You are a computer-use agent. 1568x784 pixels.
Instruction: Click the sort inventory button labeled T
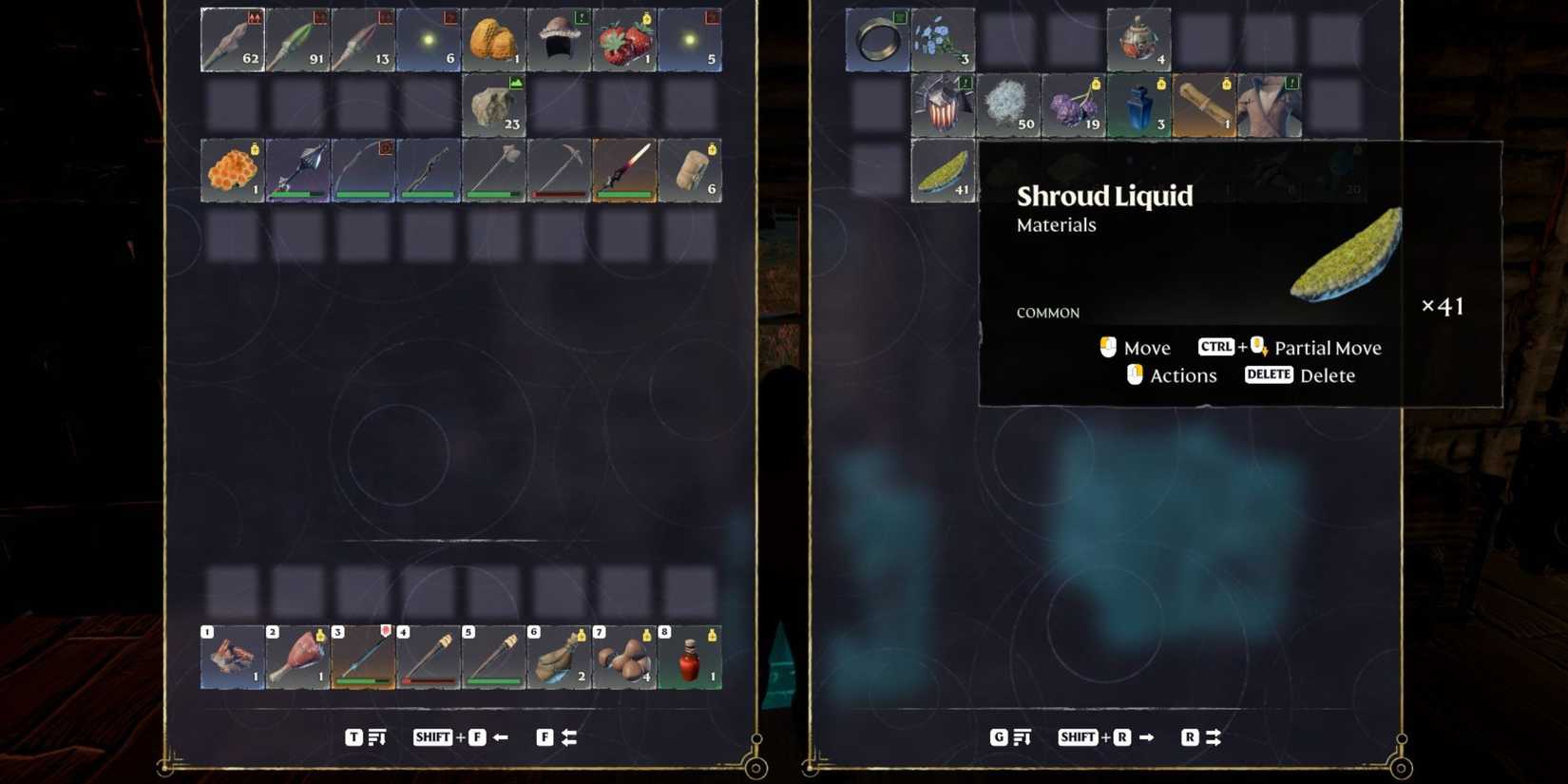click(x=354, y=736)
